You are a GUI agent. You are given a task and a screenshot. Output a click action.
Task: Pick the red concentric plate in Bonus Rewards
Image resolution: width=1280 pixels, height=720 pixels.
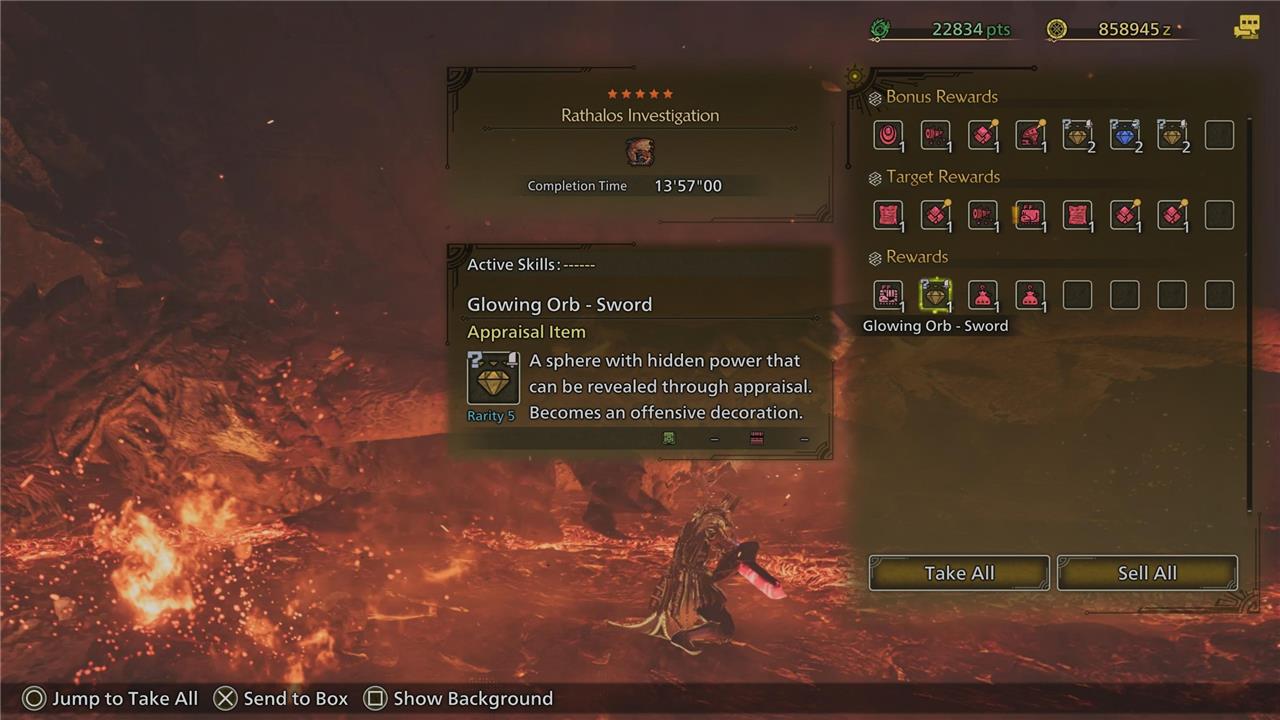(887, 135)
